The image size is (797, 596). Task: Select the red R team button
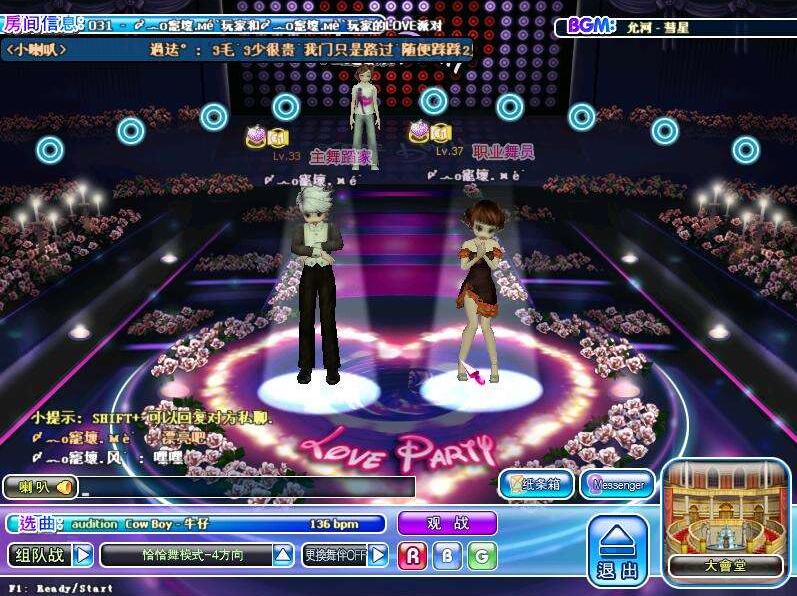pyautogui.click(x=412, y=556)
